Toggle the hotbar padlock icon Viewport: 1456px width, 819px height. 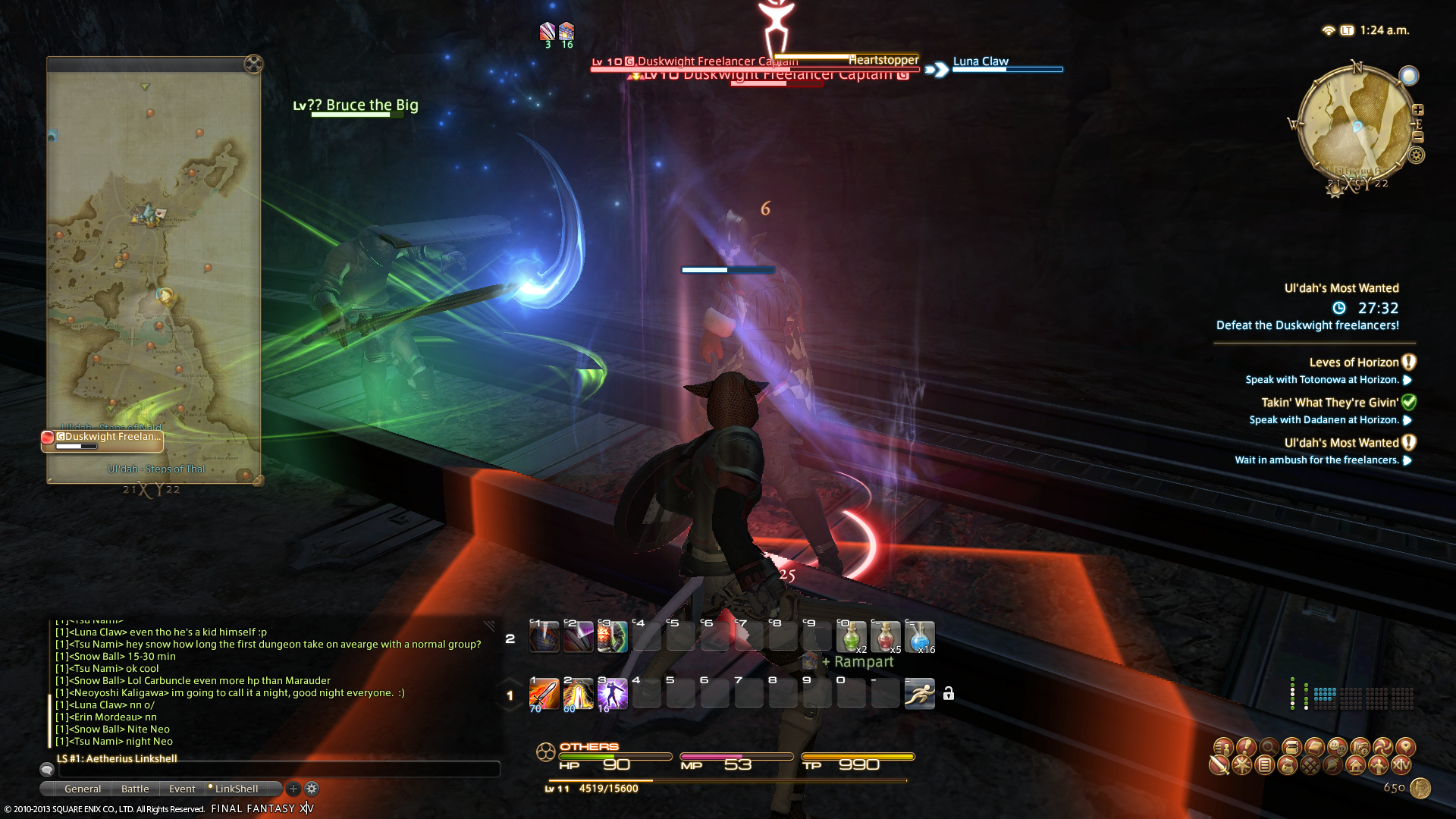click(x=949, y=693)
